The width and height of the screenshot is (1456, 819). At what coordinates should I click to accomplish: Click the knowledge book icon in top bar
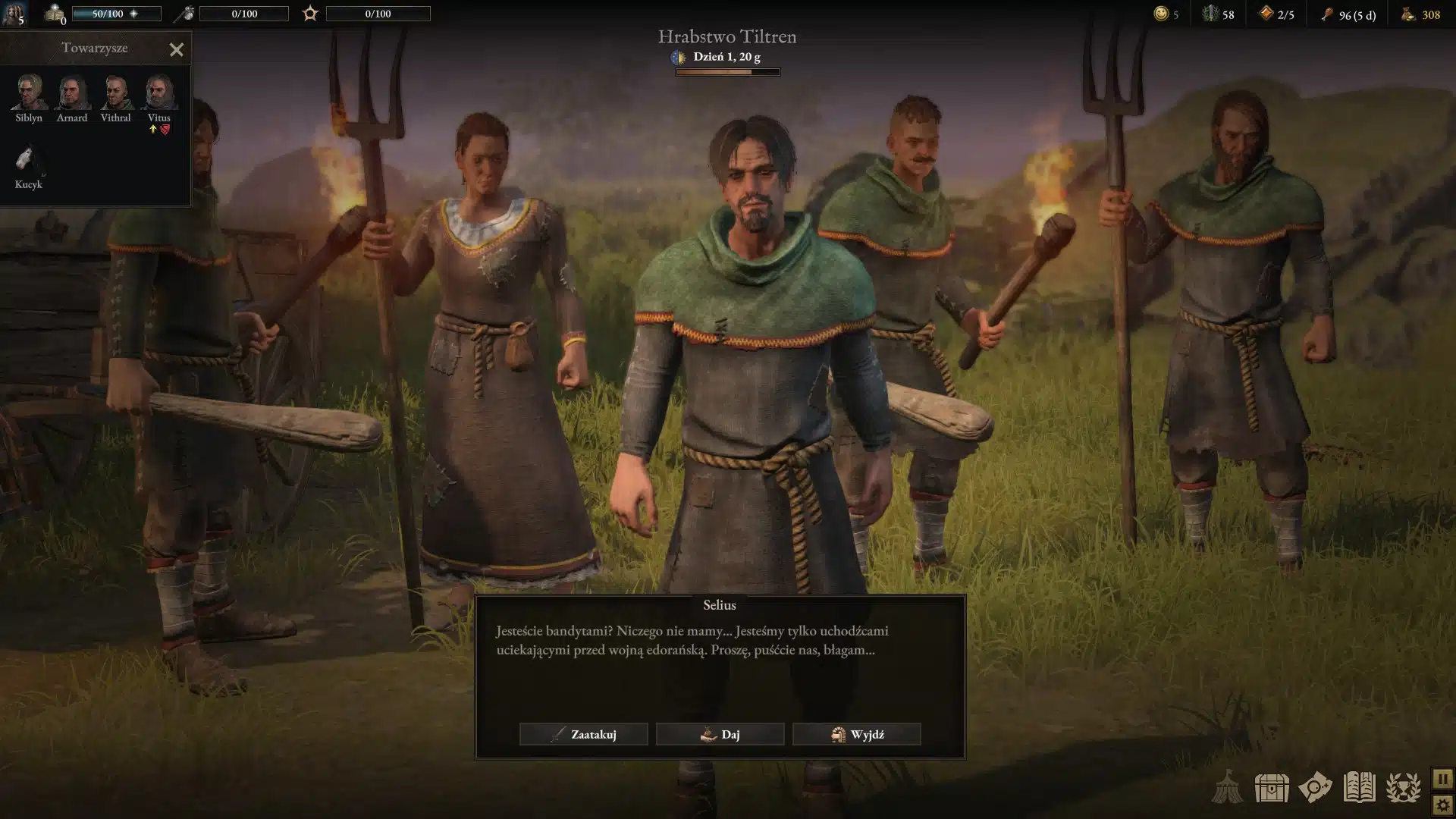55,14
